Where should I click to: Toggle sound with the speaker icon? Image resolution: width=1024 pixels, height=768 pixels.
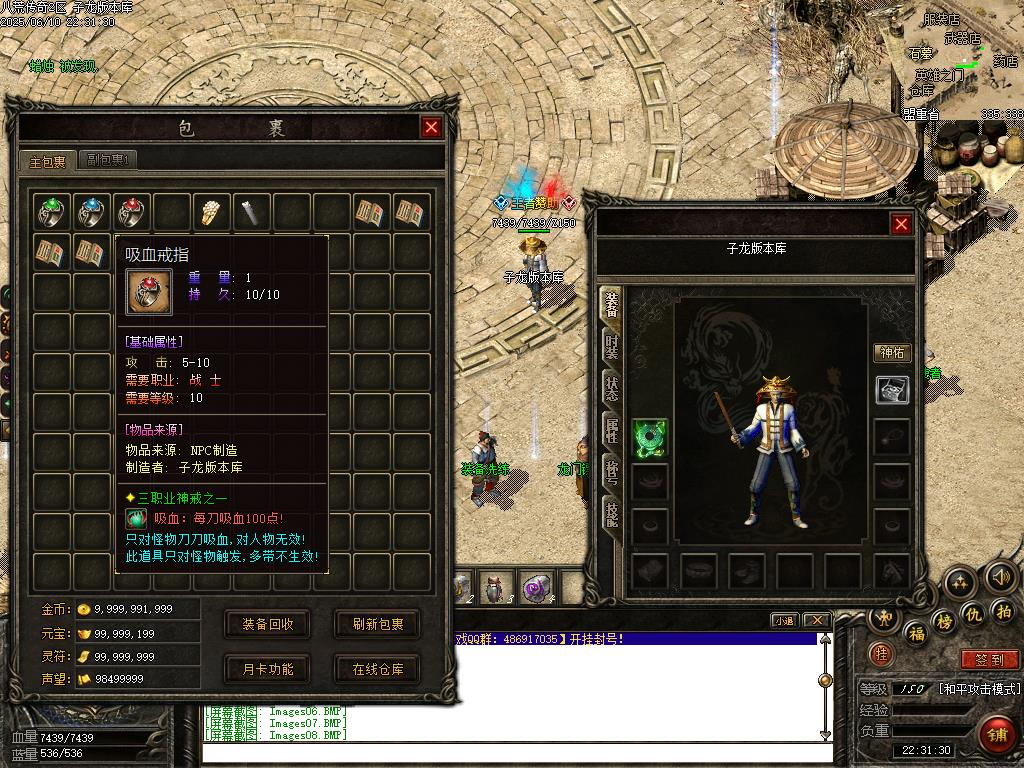(x=1001, y=577)
